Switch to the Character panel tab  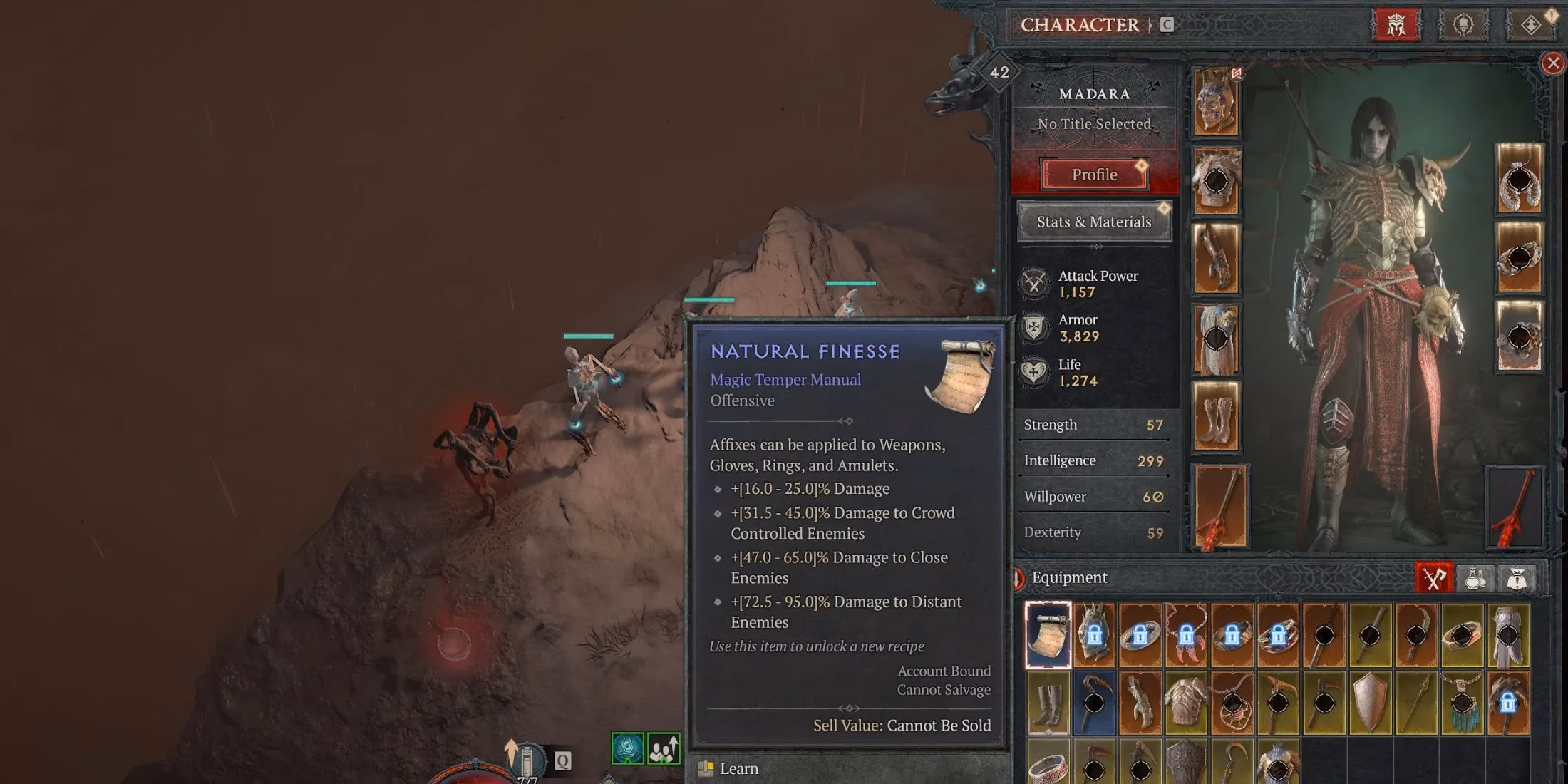tap(1080, 25)
